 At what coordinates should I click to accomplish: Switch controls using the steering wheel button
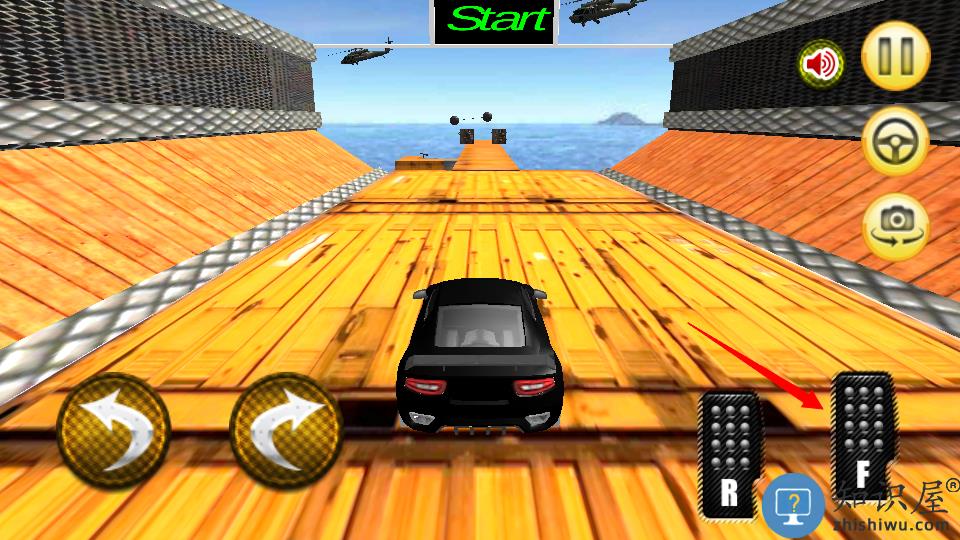pos(895,141)
